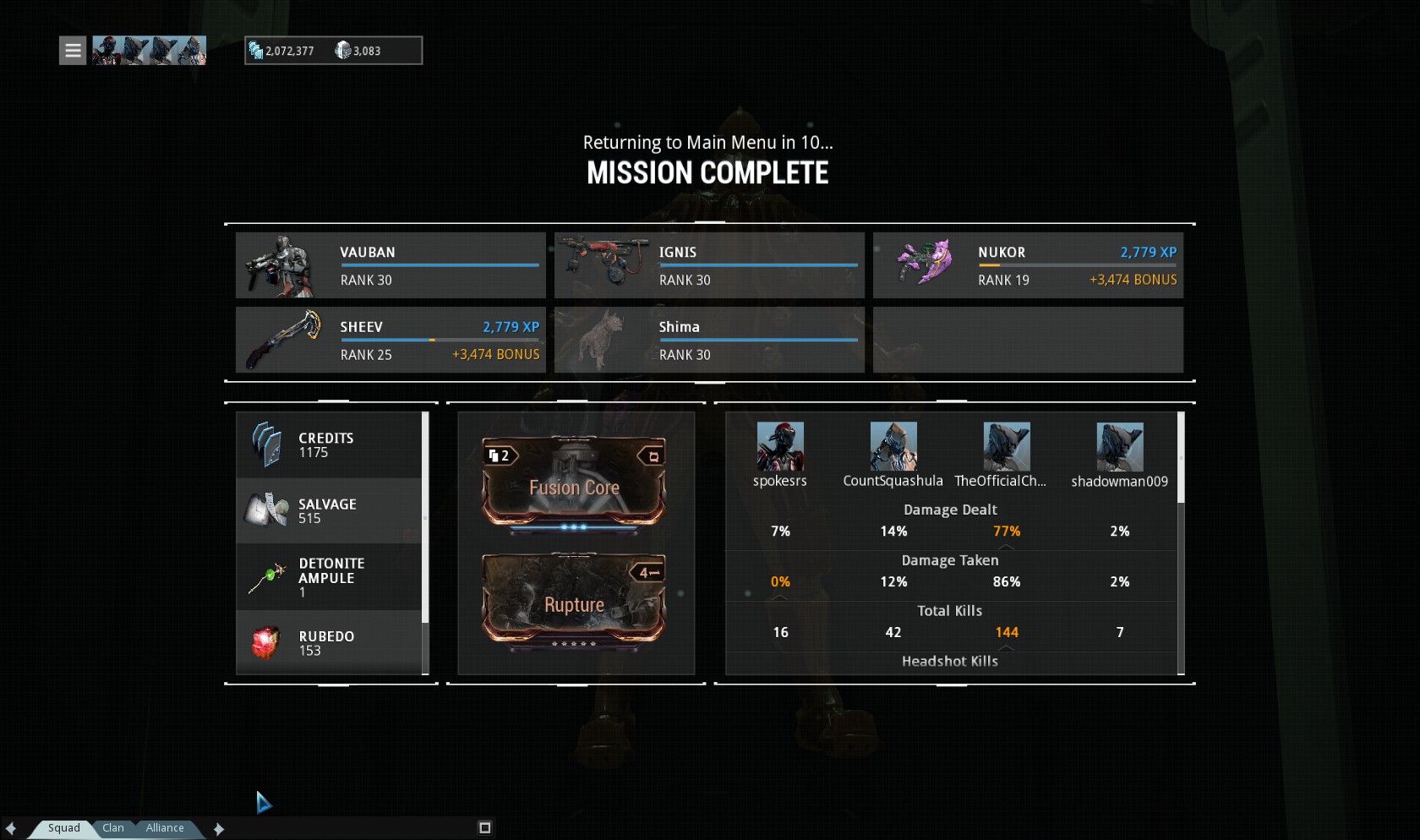Switch to the Squad chat tab

coord(63,828)
